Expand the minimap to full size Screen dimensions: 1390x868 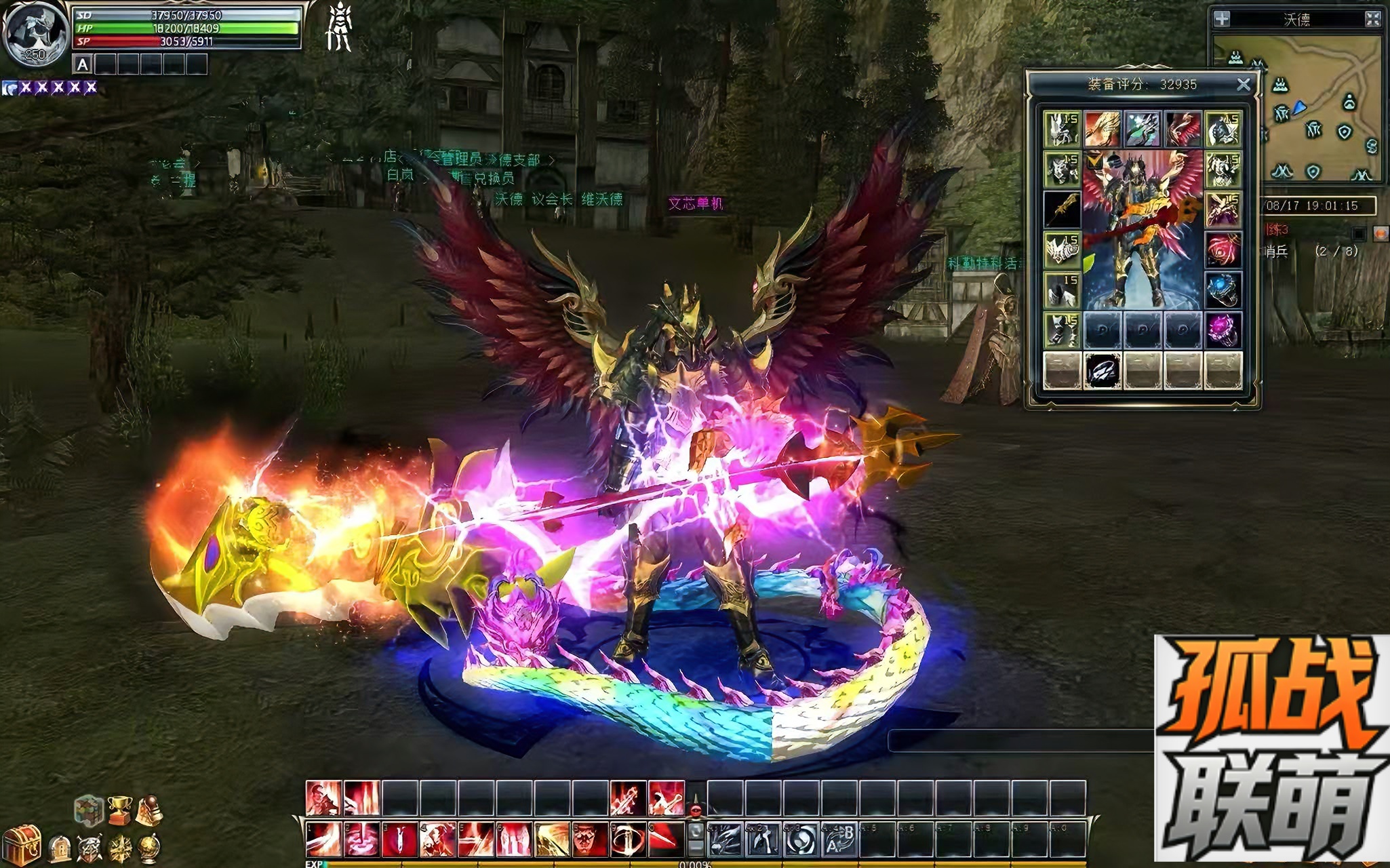(1372, 19)
